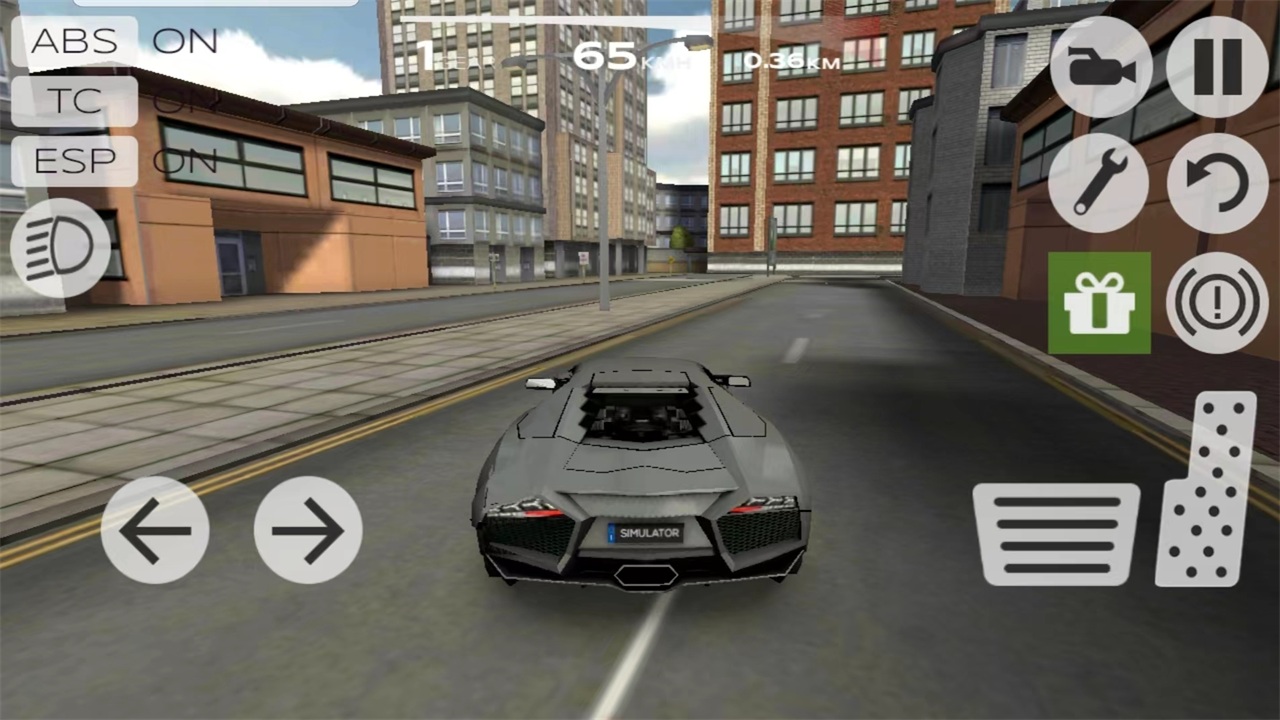Steer right with the right arrow
This screenshot has height=720, width=1280.
tap(308, 530)
